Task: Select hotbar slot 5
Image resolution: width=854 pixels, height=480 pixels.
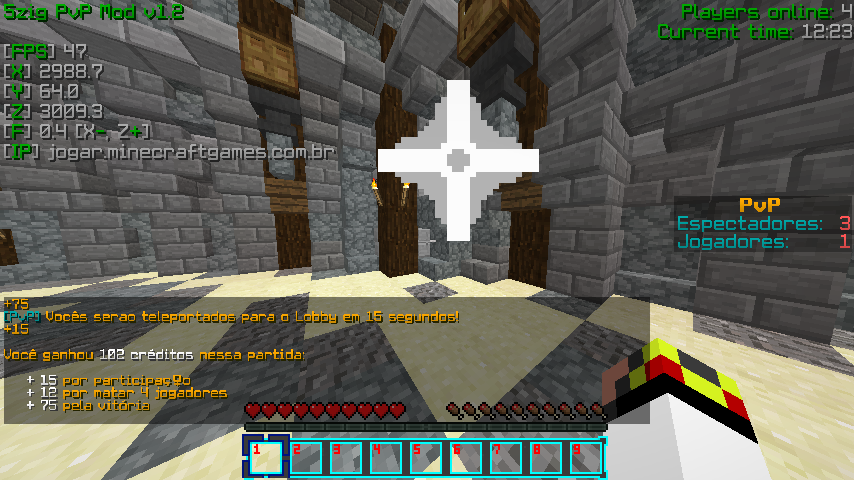Action: click(426, 458)
